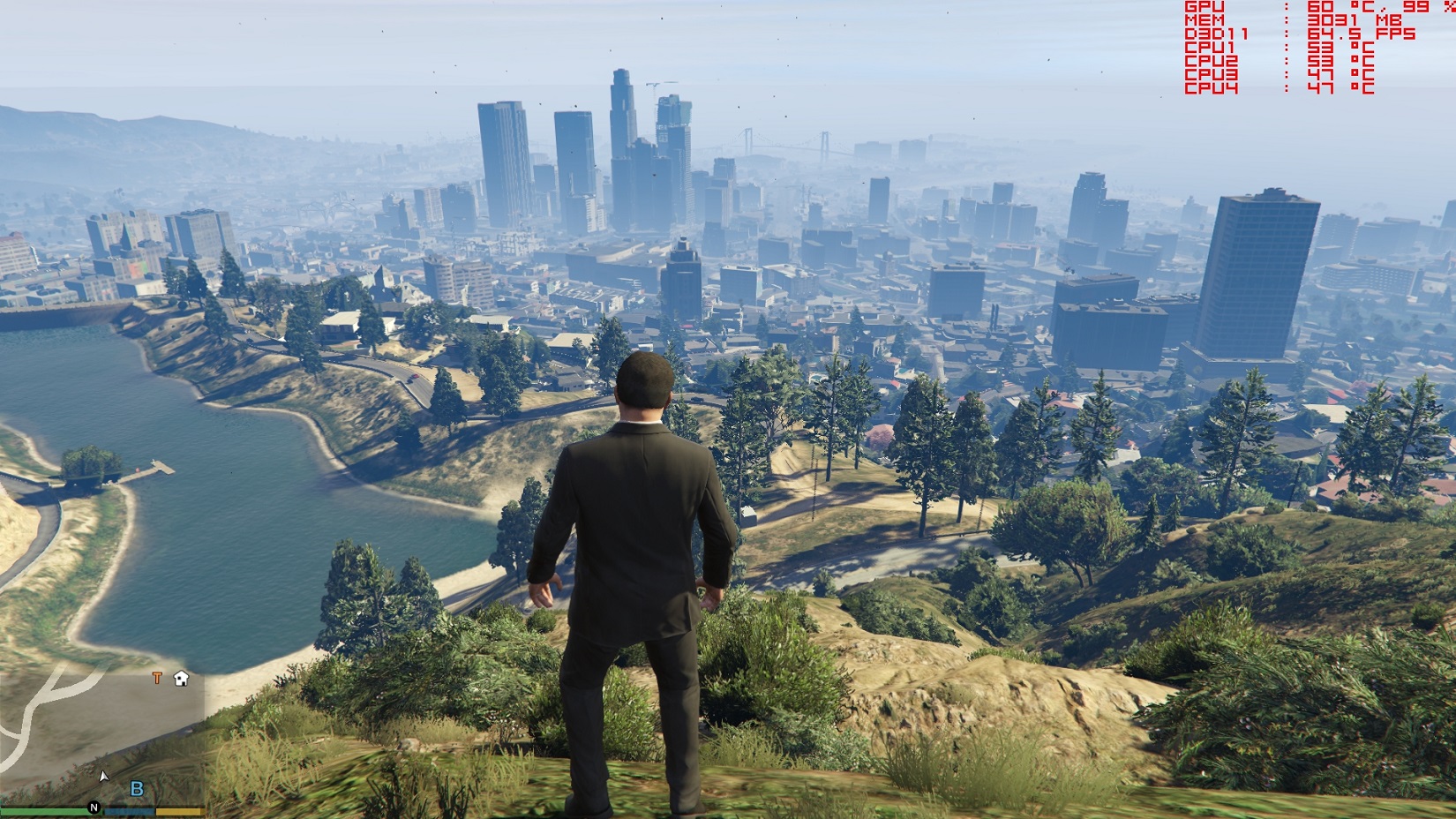The width and height of the screenshot is (1456, 819).
Task: Select the blue B mission marker
Action: click(x=137, y=789)
